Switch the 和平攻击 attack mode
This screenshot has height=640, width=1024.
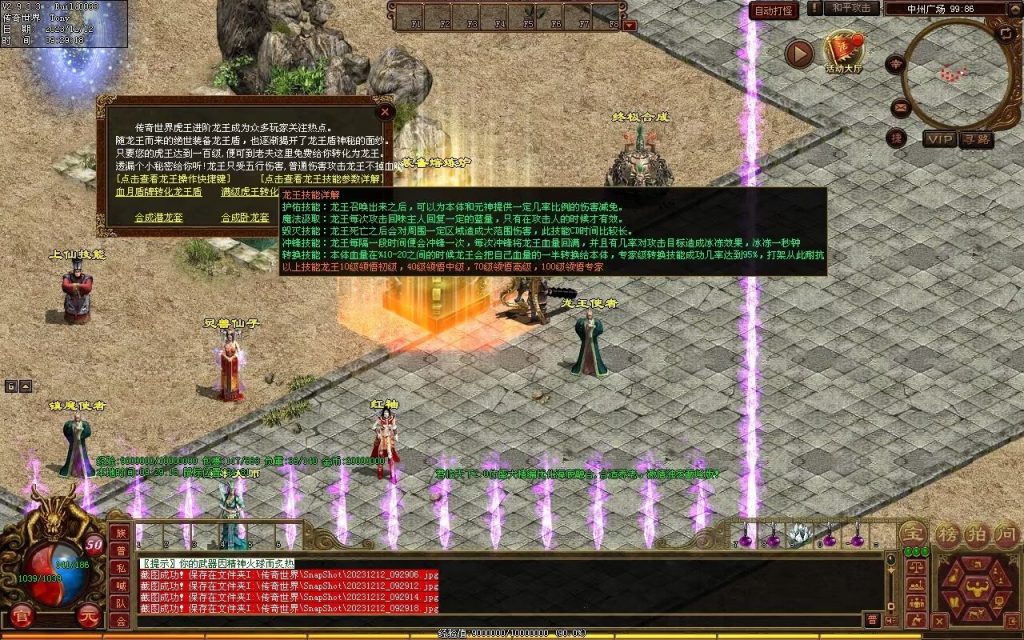853,9
